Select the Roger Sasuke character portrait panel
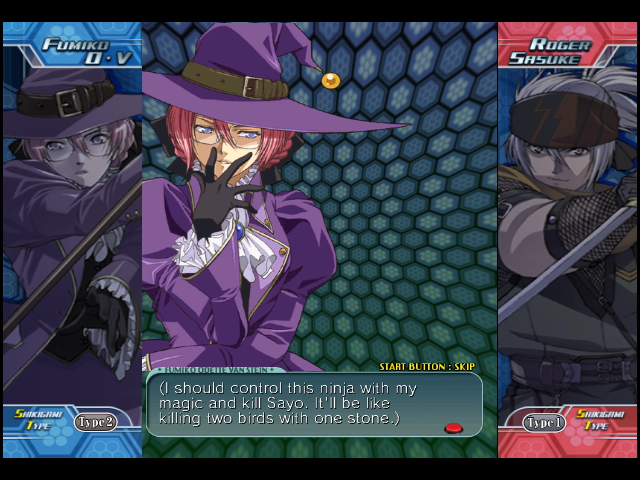Image resolution: width=640 pixels, height=480 pixels. pyautogui.click(x=567, y=230)
